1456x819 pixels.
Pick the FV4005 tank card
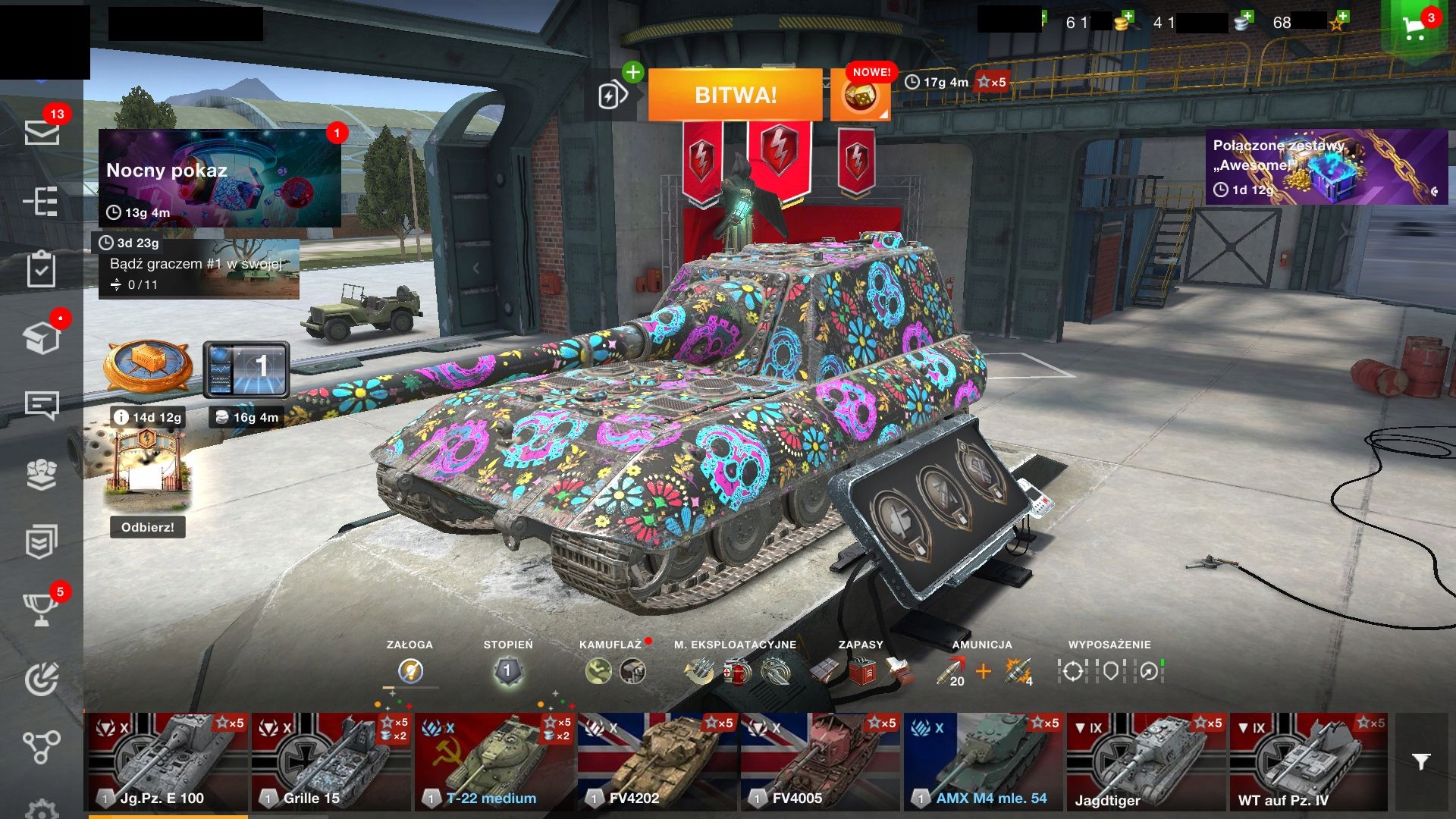tap(819, 761)
